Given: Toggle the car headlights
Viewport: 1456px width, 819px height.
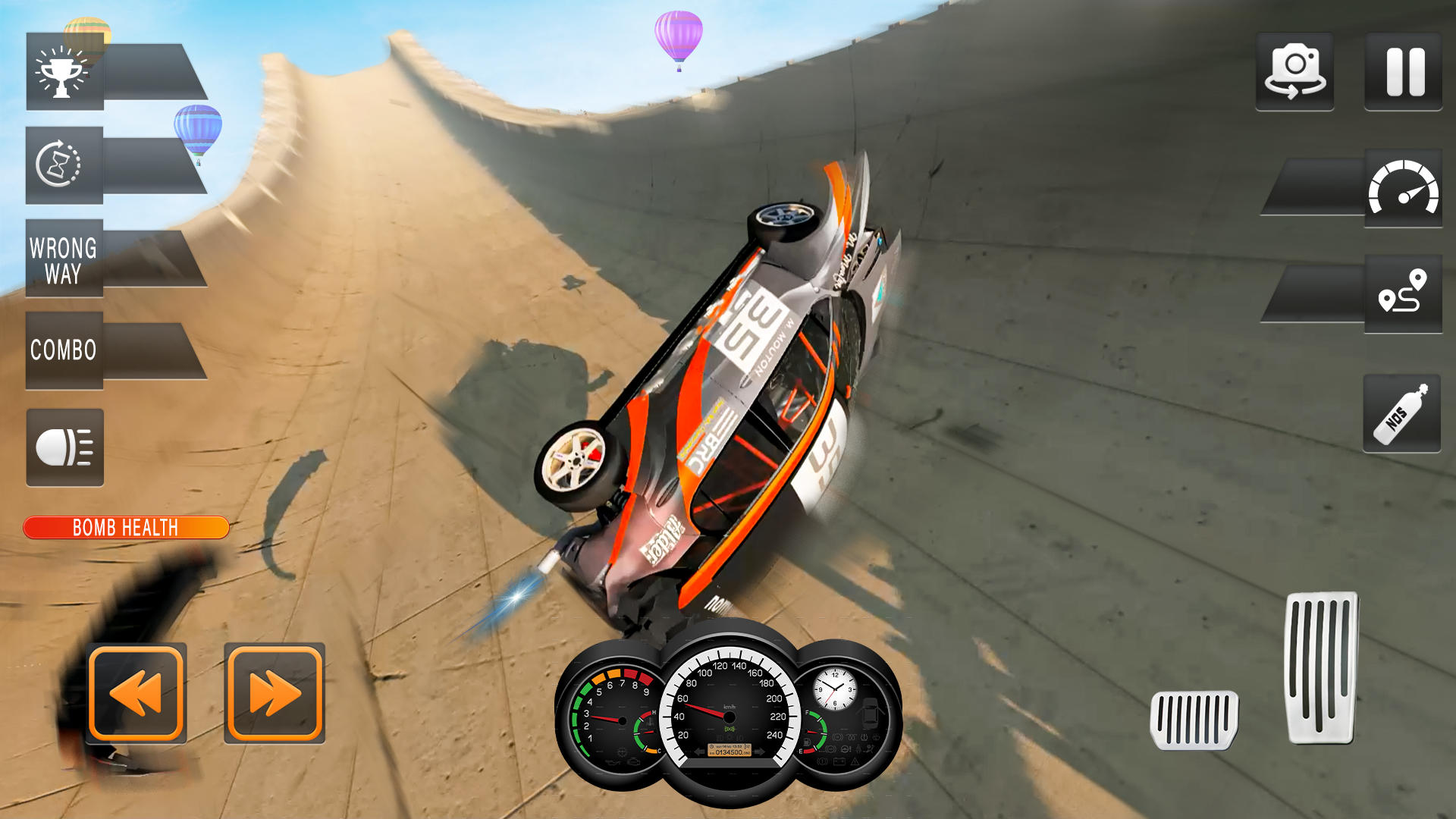Looking at the screenshot, I should tap(64, 447).
